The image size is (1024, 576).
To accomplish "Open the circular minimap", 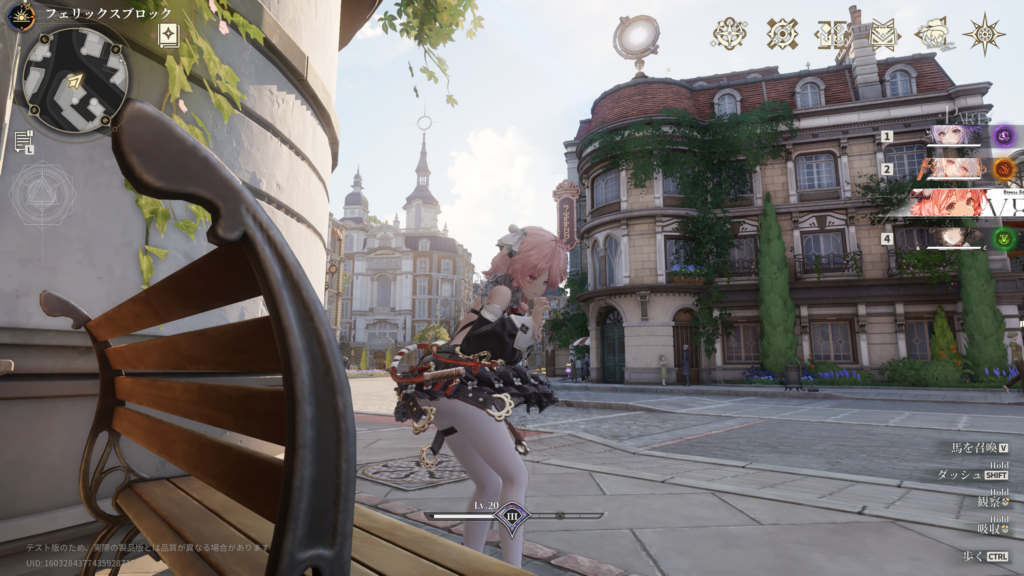I will 75,79.
